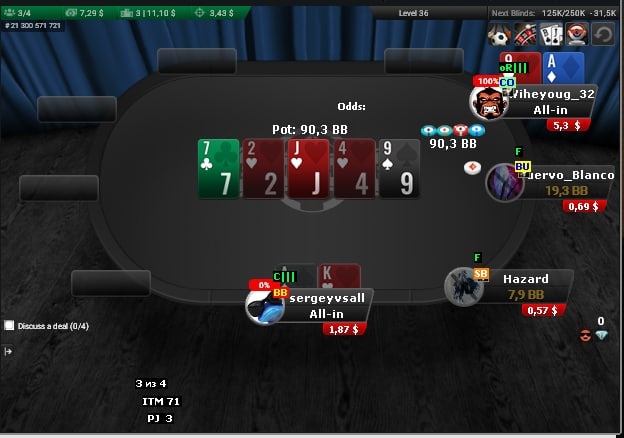Open the soccer ball sports icon

(x=499, y=35)
